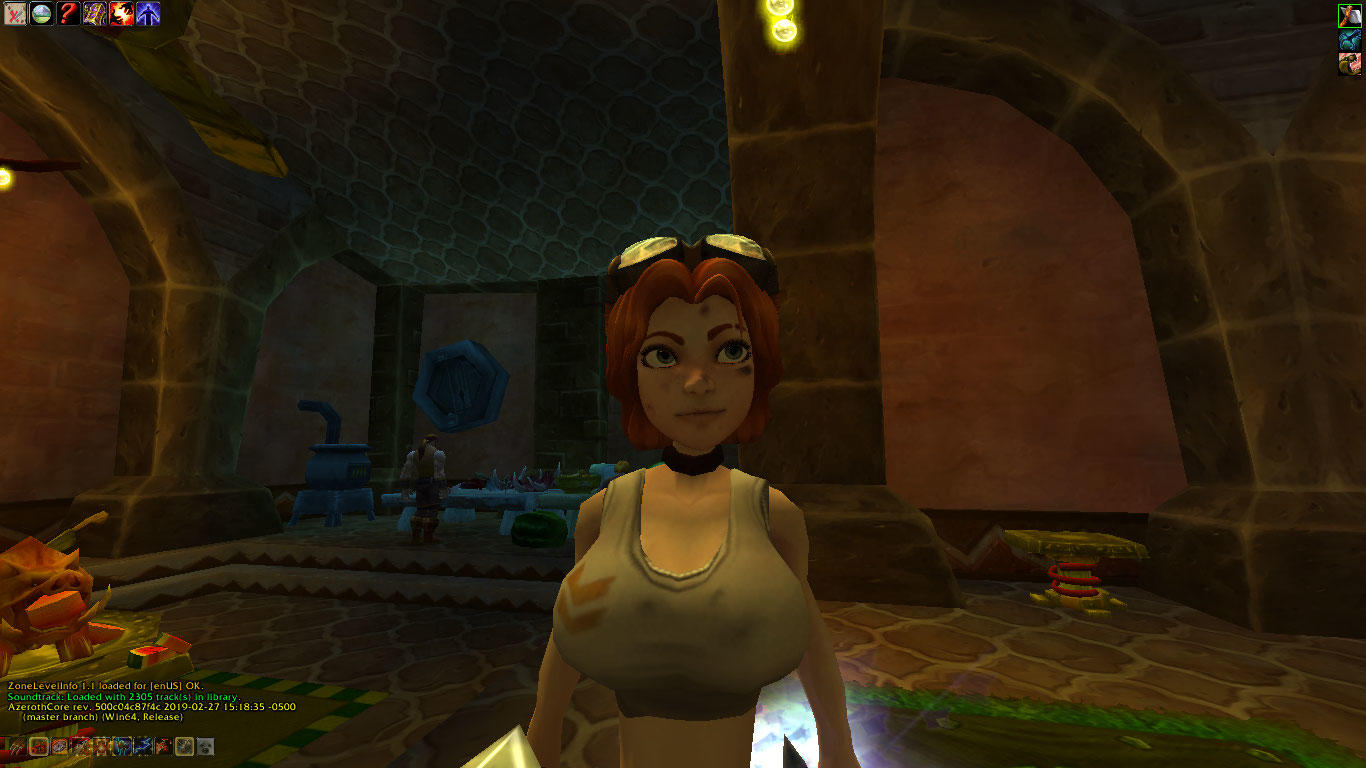Viewport: 1366px width, 768px height.
Task: Click the sparking weapon icon on bottom bar
Action: 81,748
